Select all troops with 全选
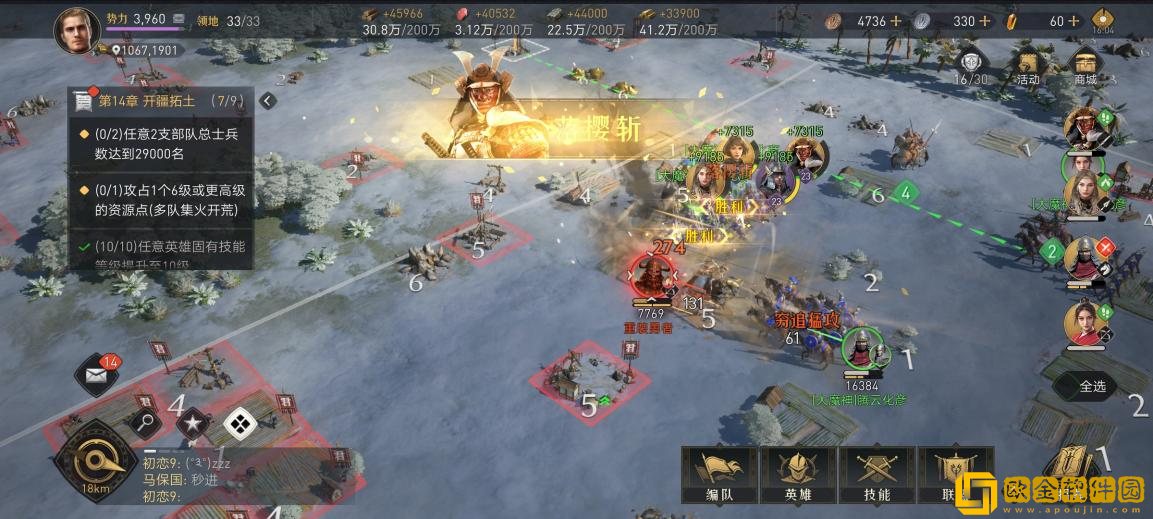Image resolution: width=1153 pixels, height=519 pixels. point(1091,386)
